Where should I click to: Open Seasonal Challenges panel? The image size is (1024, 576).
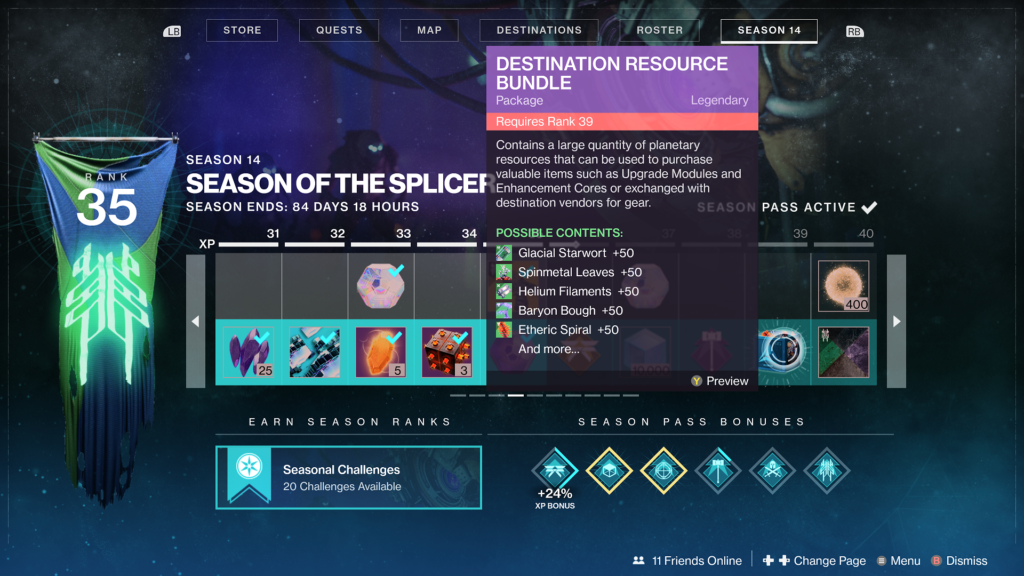click(348, 477)
